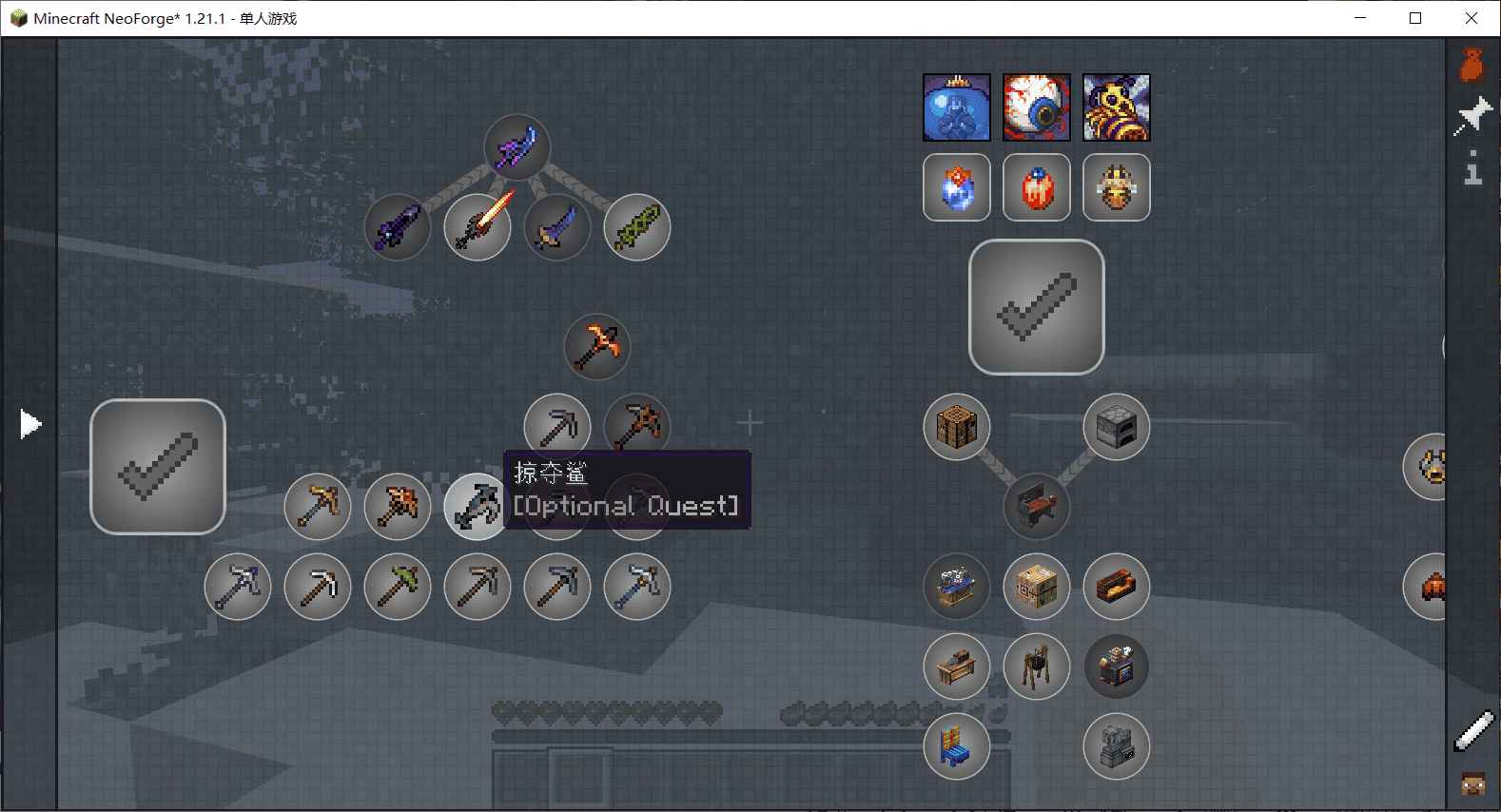Screen dimensions: 1501x812
Task: Expand the chapter panel with the white arrow
Action: pos(30,424)
